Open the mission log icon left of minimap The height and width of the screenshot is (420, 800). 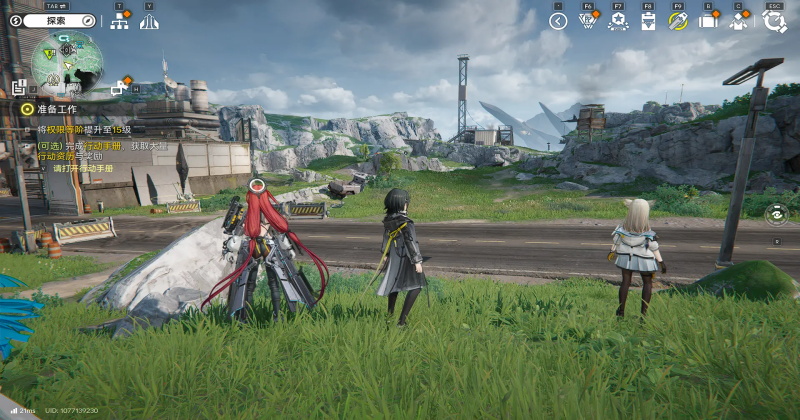tap(19, 87)
